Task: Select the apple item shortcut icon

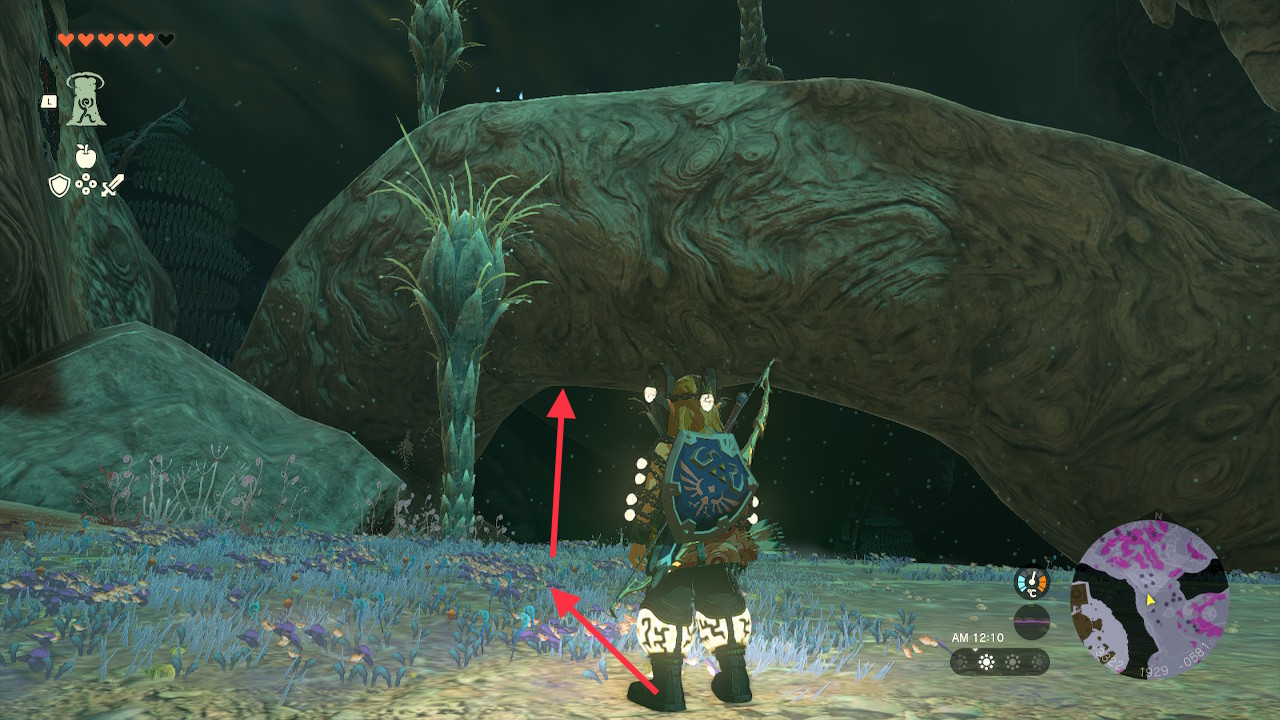Action: [84, 156]
